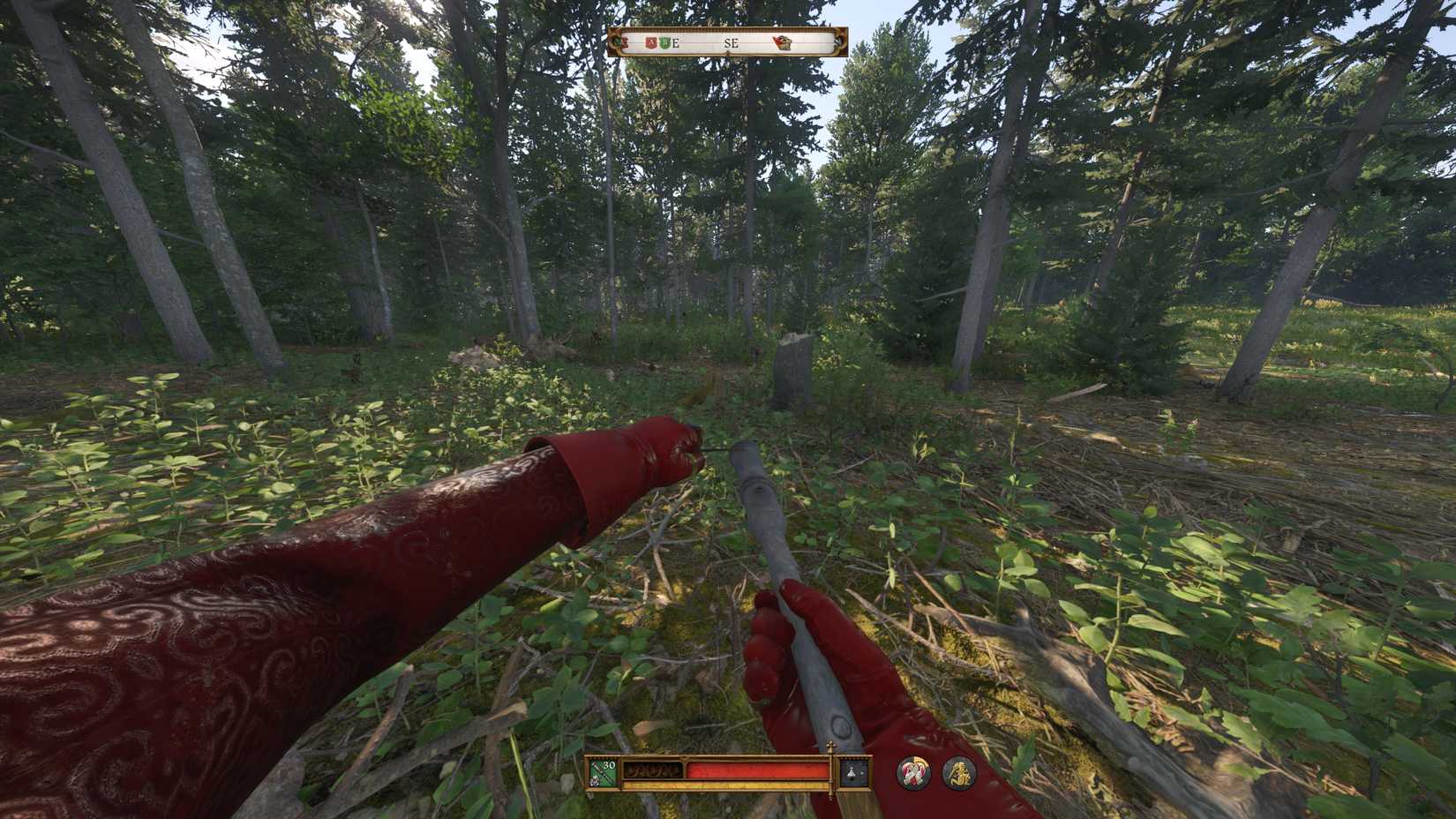
Task: Click the ornate right end-cap of the compass bar
Action: click(837, 40)
